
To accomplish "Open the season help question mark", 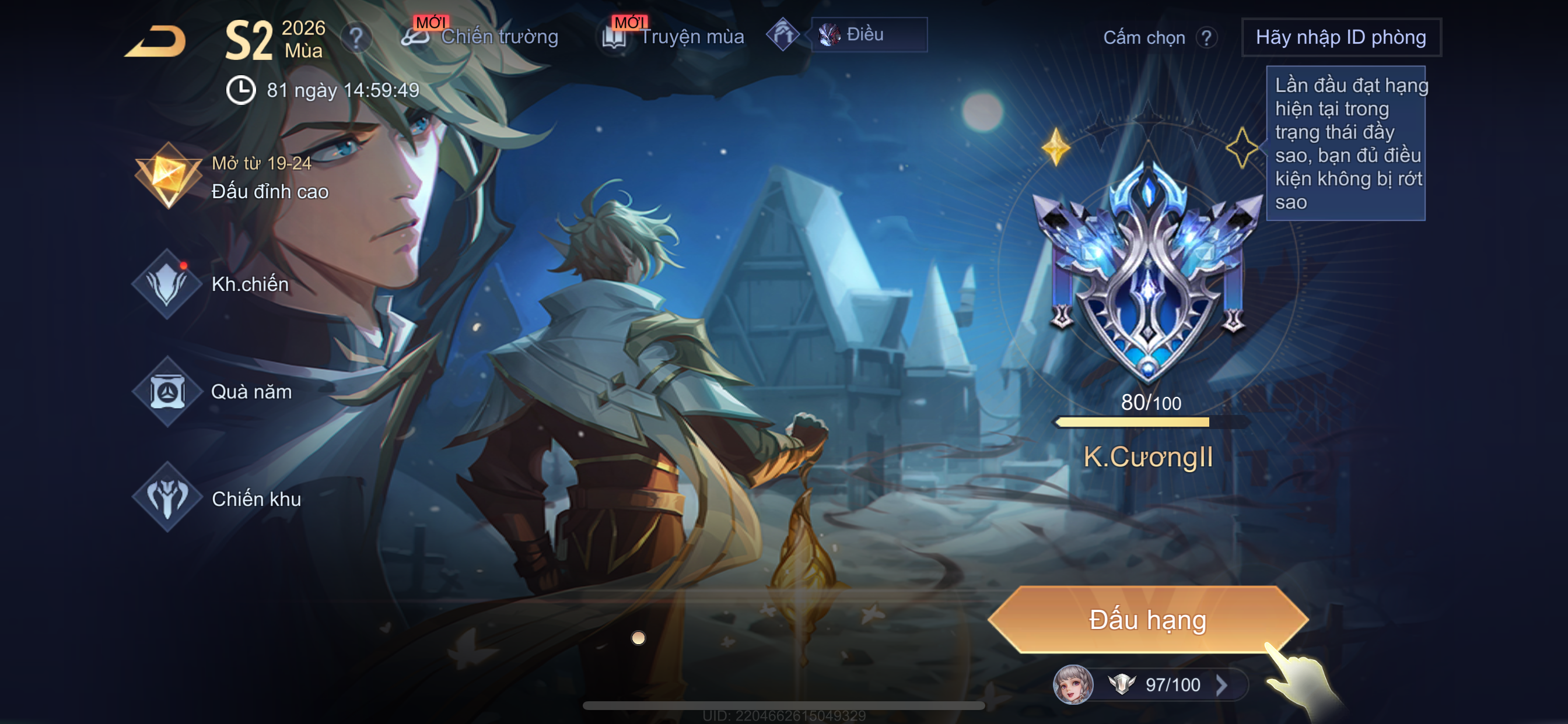I will [355, 38].
